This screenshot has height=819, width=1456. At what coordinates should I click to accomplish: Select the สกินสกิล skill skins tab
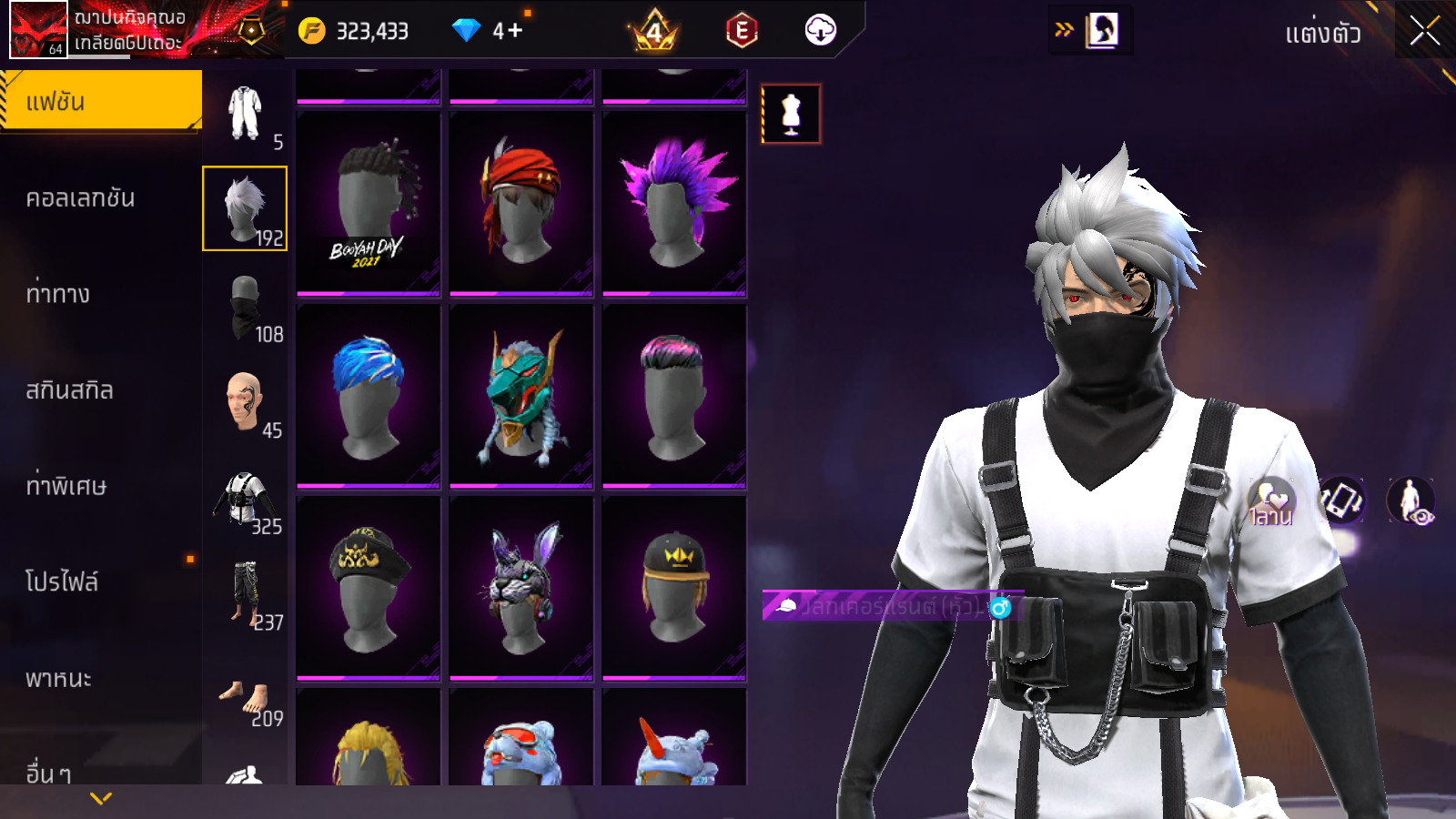(70, 390)
